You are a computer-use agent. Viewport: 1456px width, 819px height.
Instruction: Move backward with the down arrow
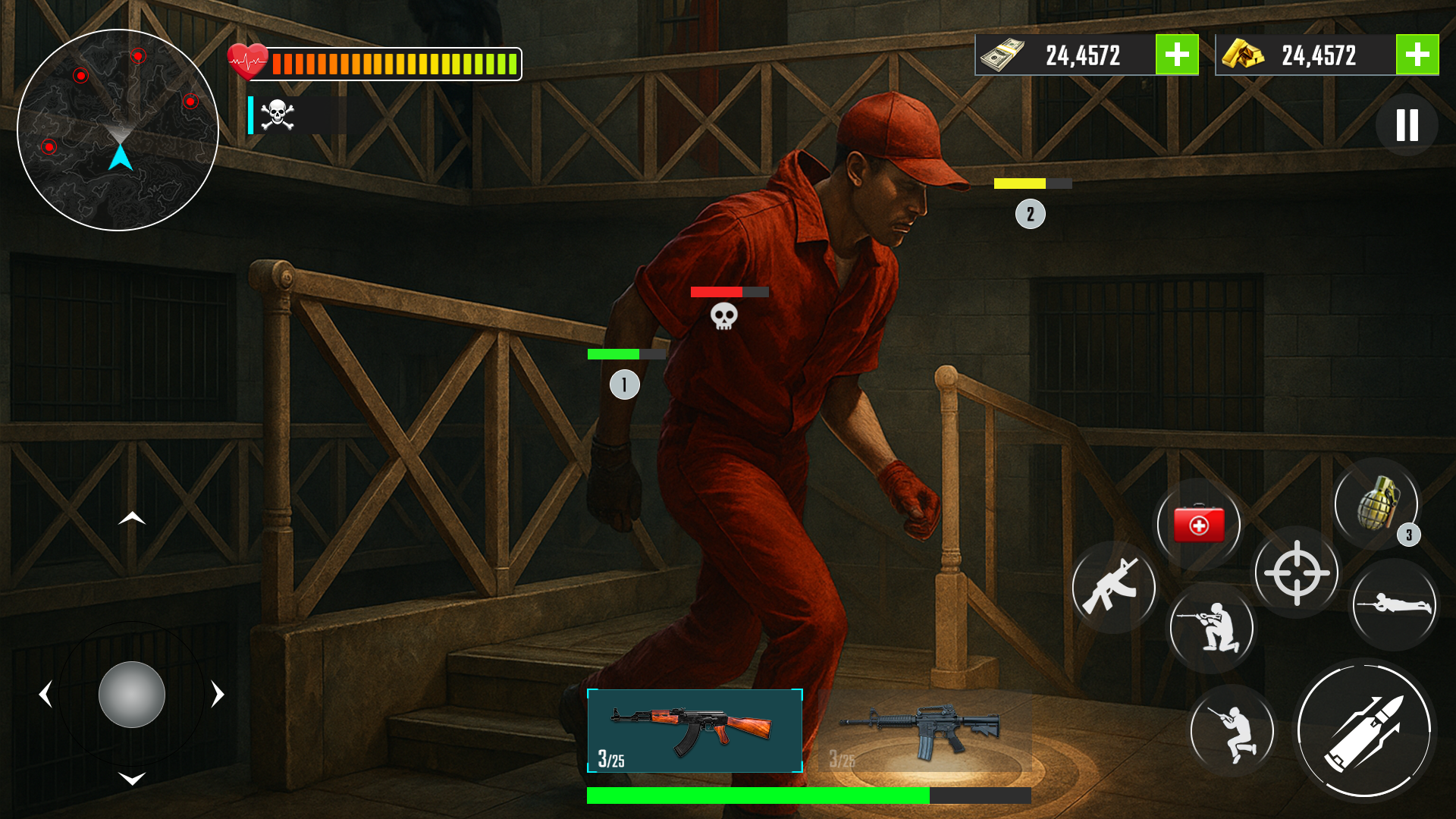point(132,779)
